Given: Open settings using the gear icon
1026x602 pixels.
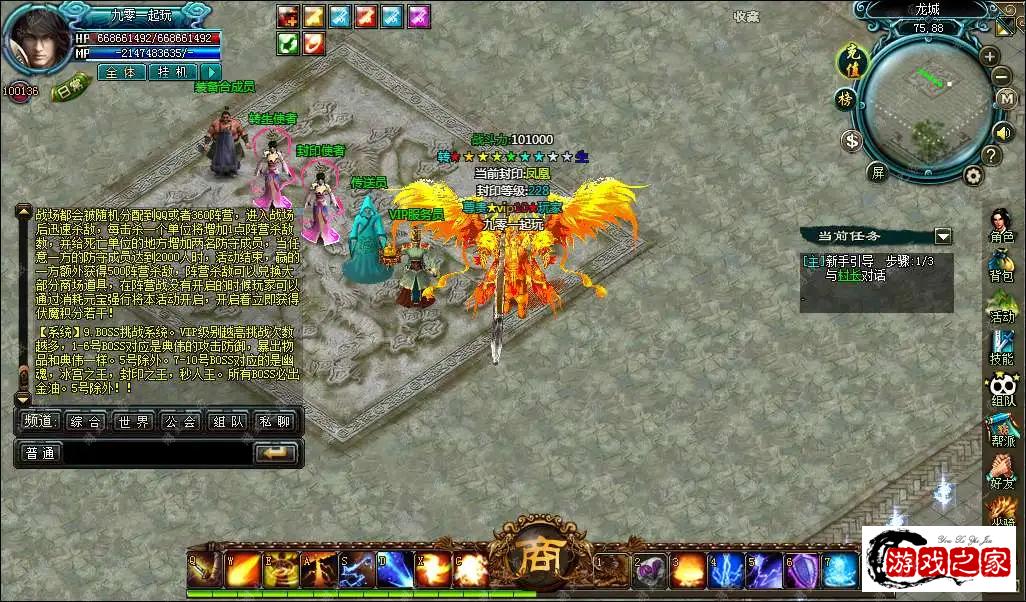Looking at the screenshot, I should tap(972, 175).
